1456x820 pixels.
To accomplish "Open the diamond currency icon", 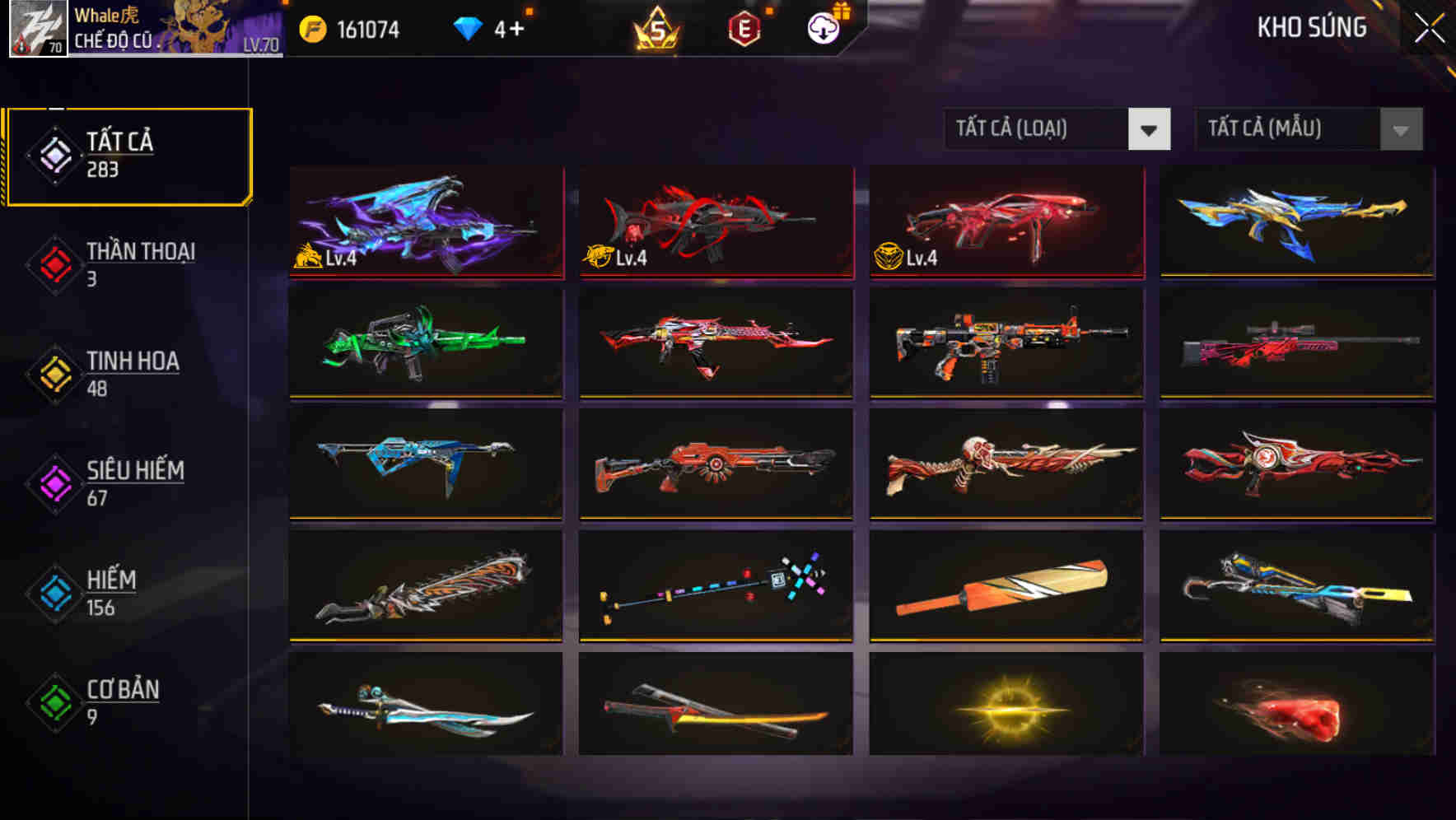I will (468, 27).
